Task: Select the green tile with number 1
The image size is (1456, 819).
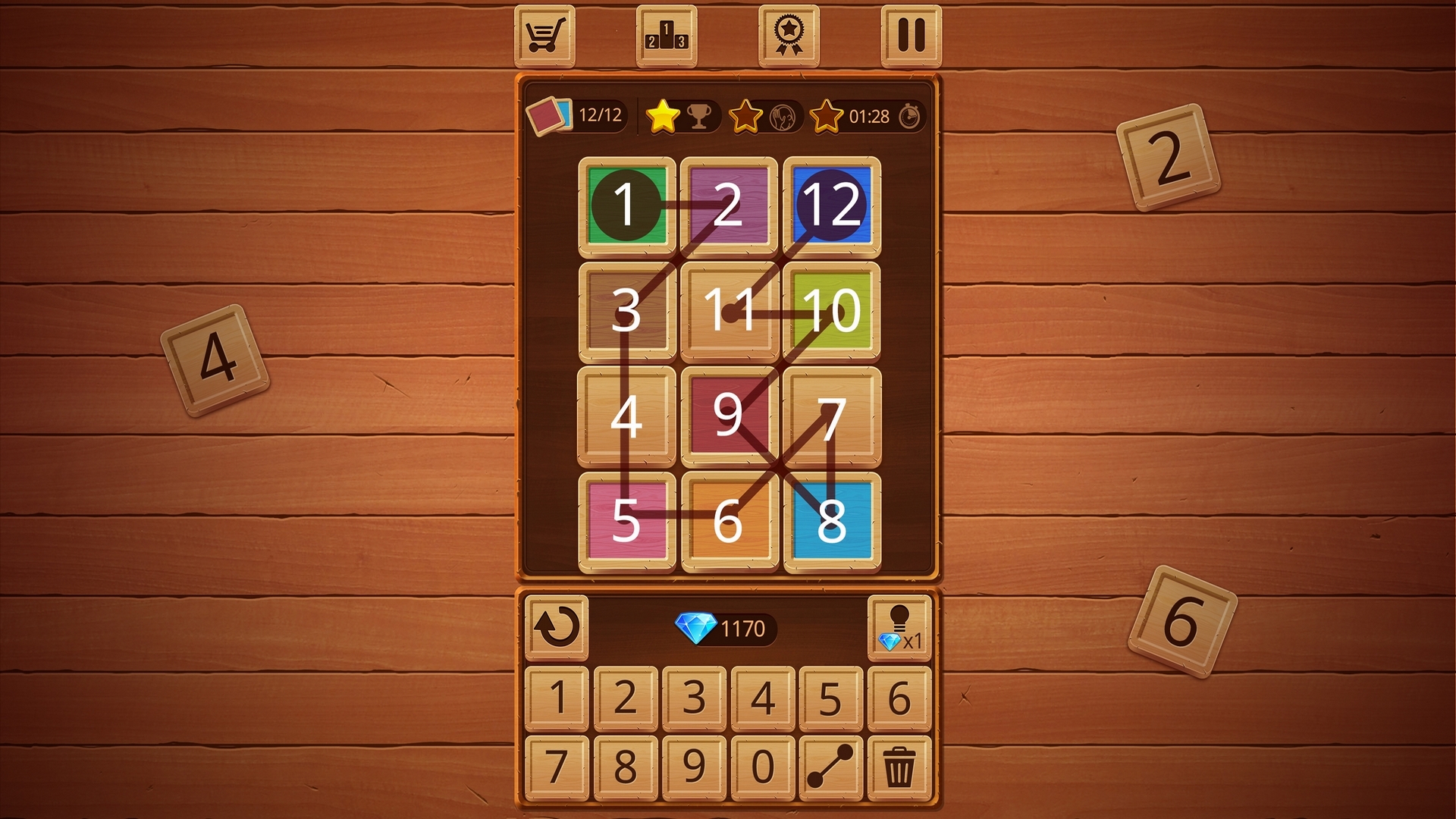Action: [627, 205]
